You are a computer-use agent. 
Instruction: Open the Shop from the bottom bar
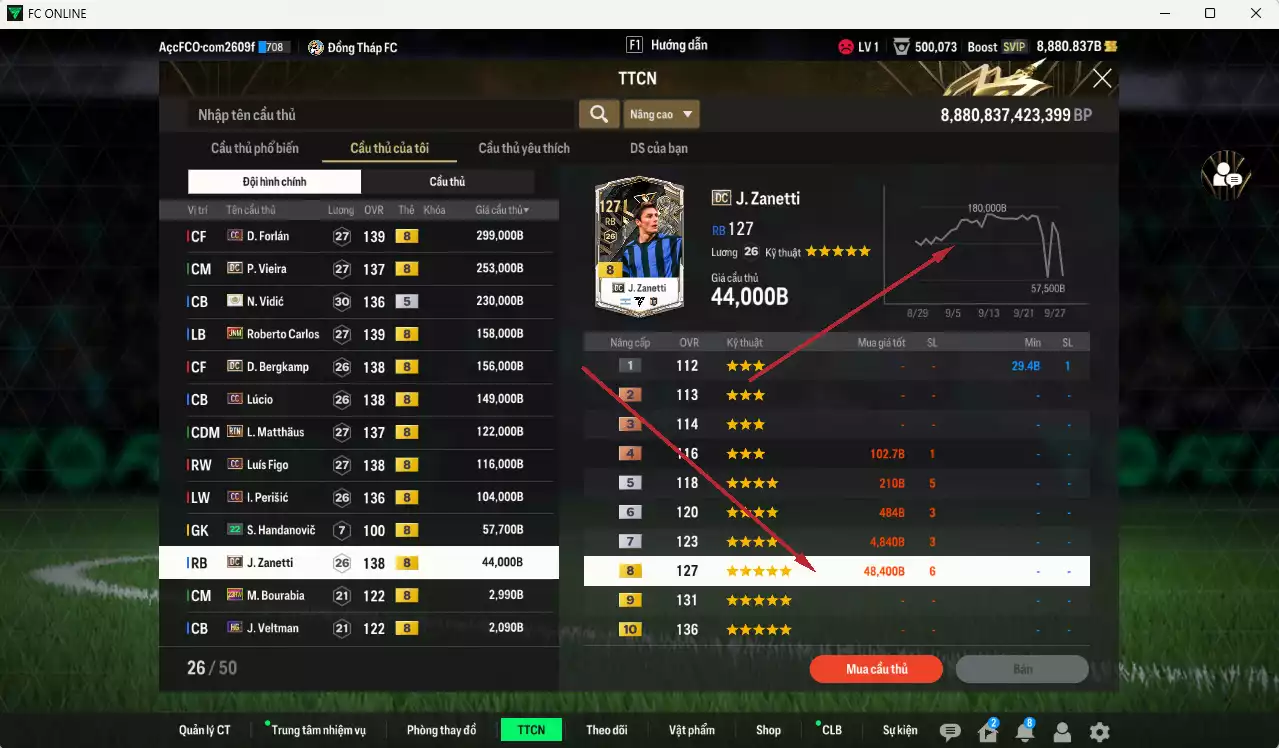coord(768,730)
